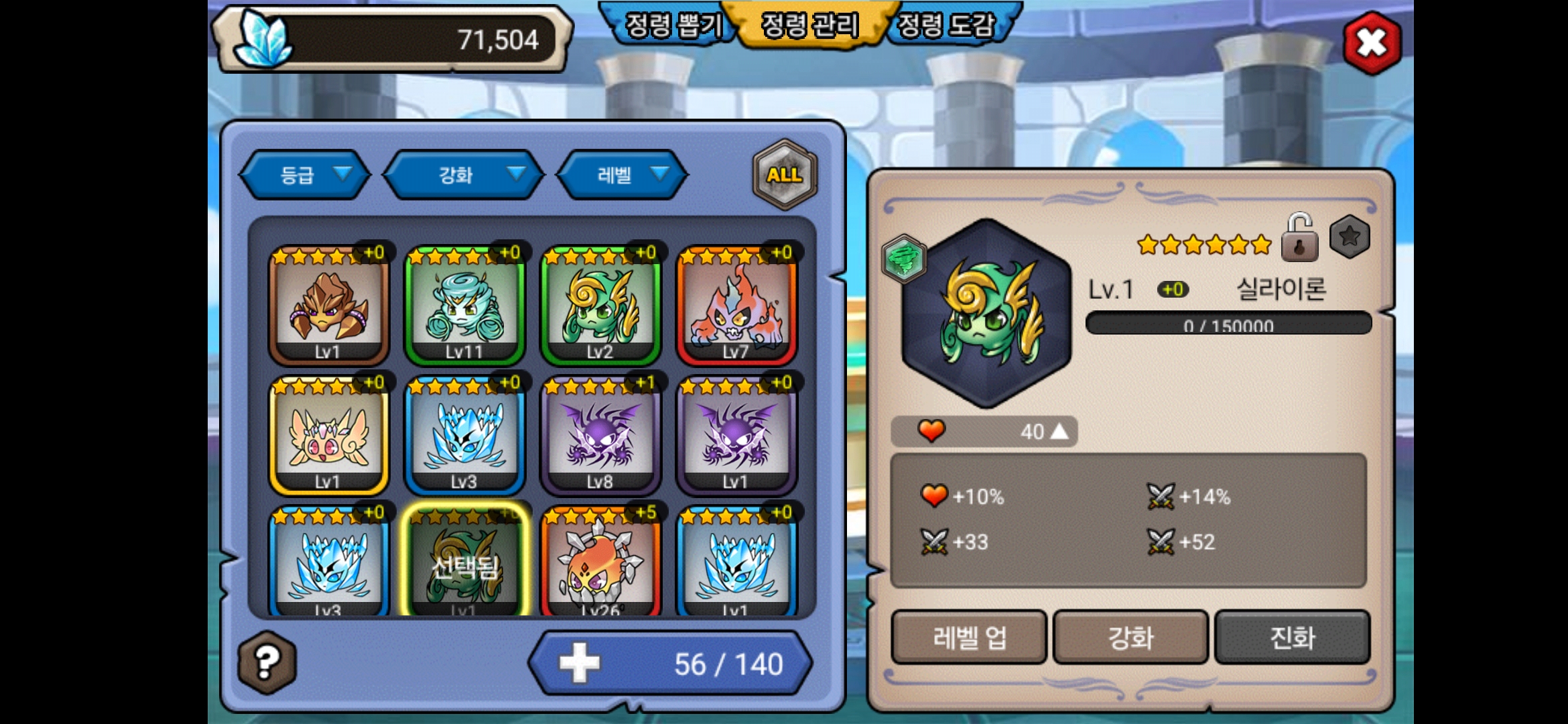Tap the 레벨 업 button
1568x724 pixels.
[969, 637]
